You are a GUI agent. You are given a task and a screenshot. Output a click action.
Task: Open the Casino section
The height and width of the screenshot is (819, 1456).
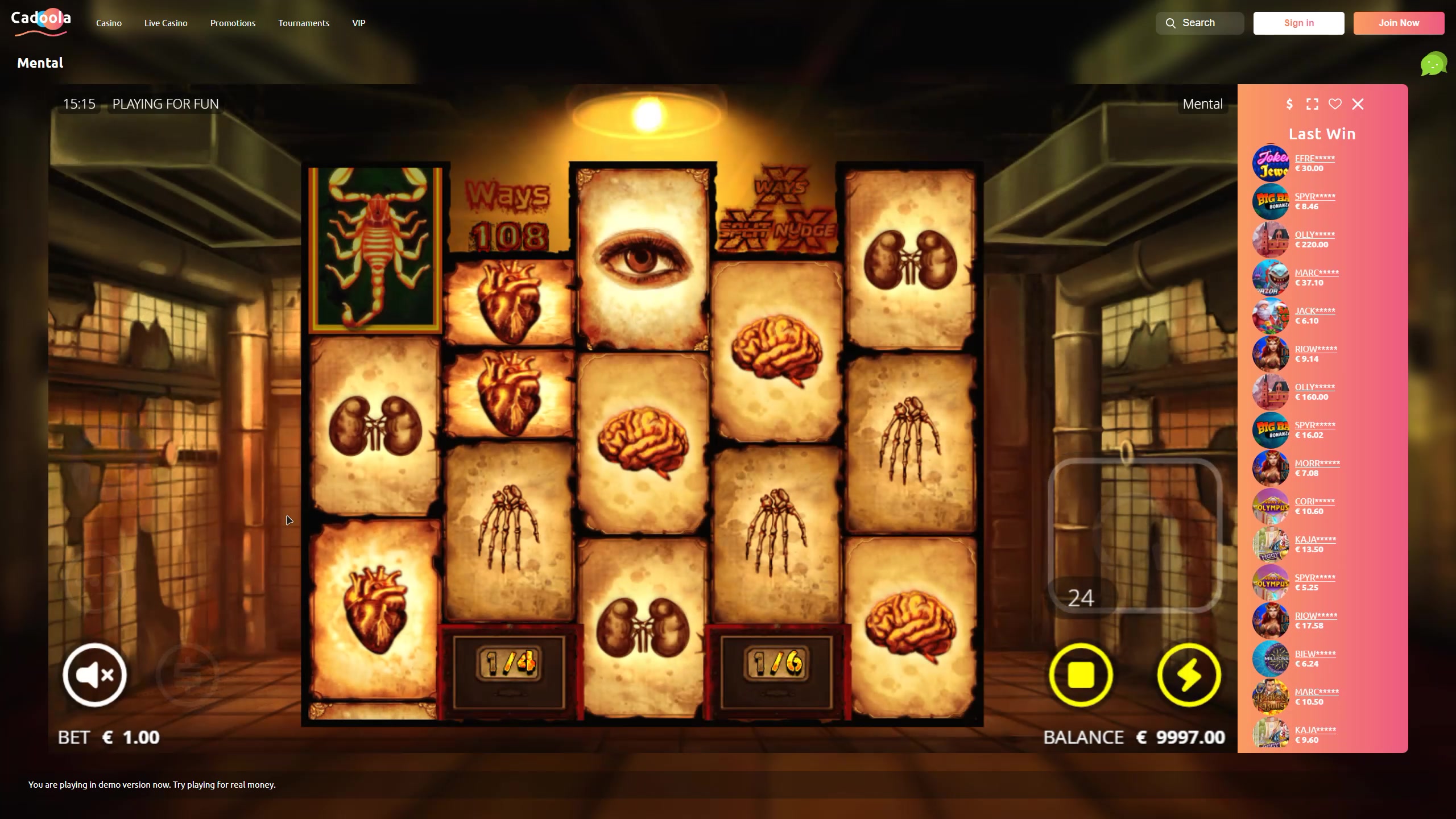tap(109, 23)
